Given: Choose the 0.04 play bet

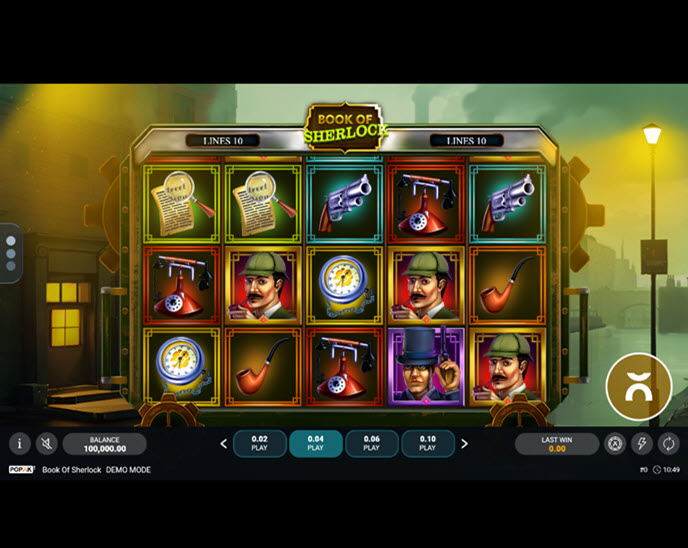Looking at the screenshot, I should click(316, 444).
